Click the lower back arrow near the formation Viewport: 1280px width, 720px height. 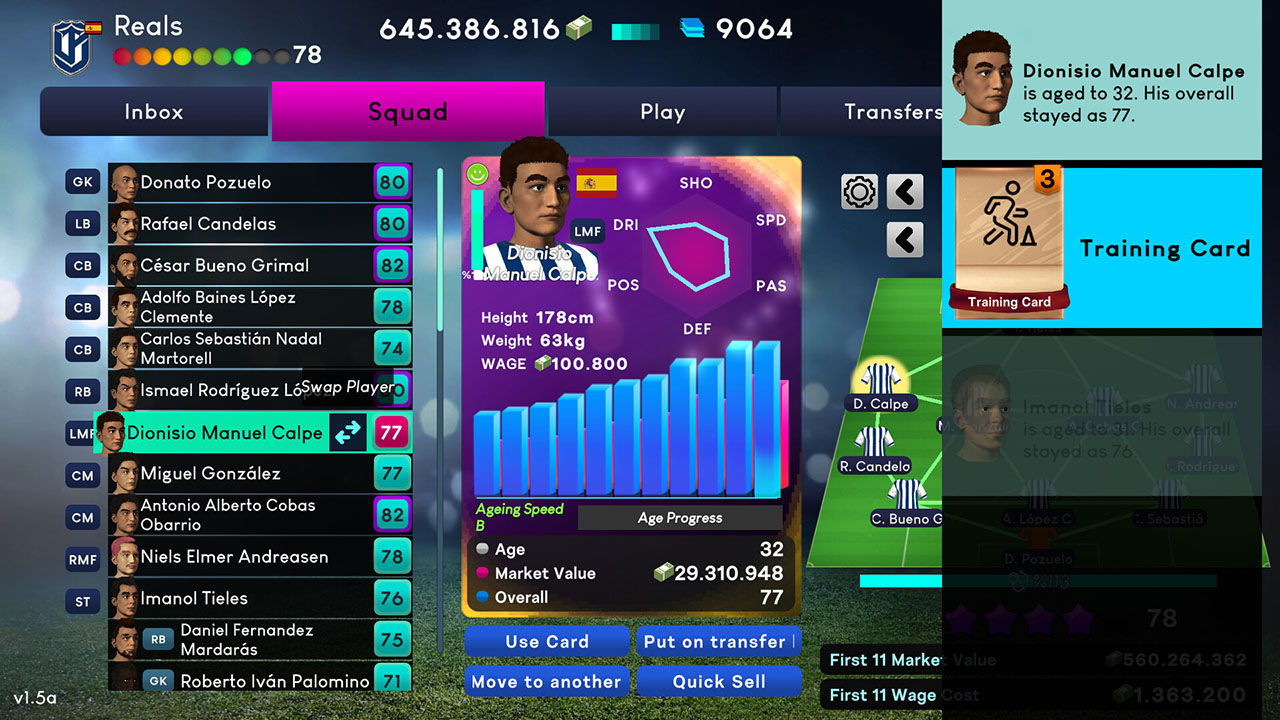904,240
